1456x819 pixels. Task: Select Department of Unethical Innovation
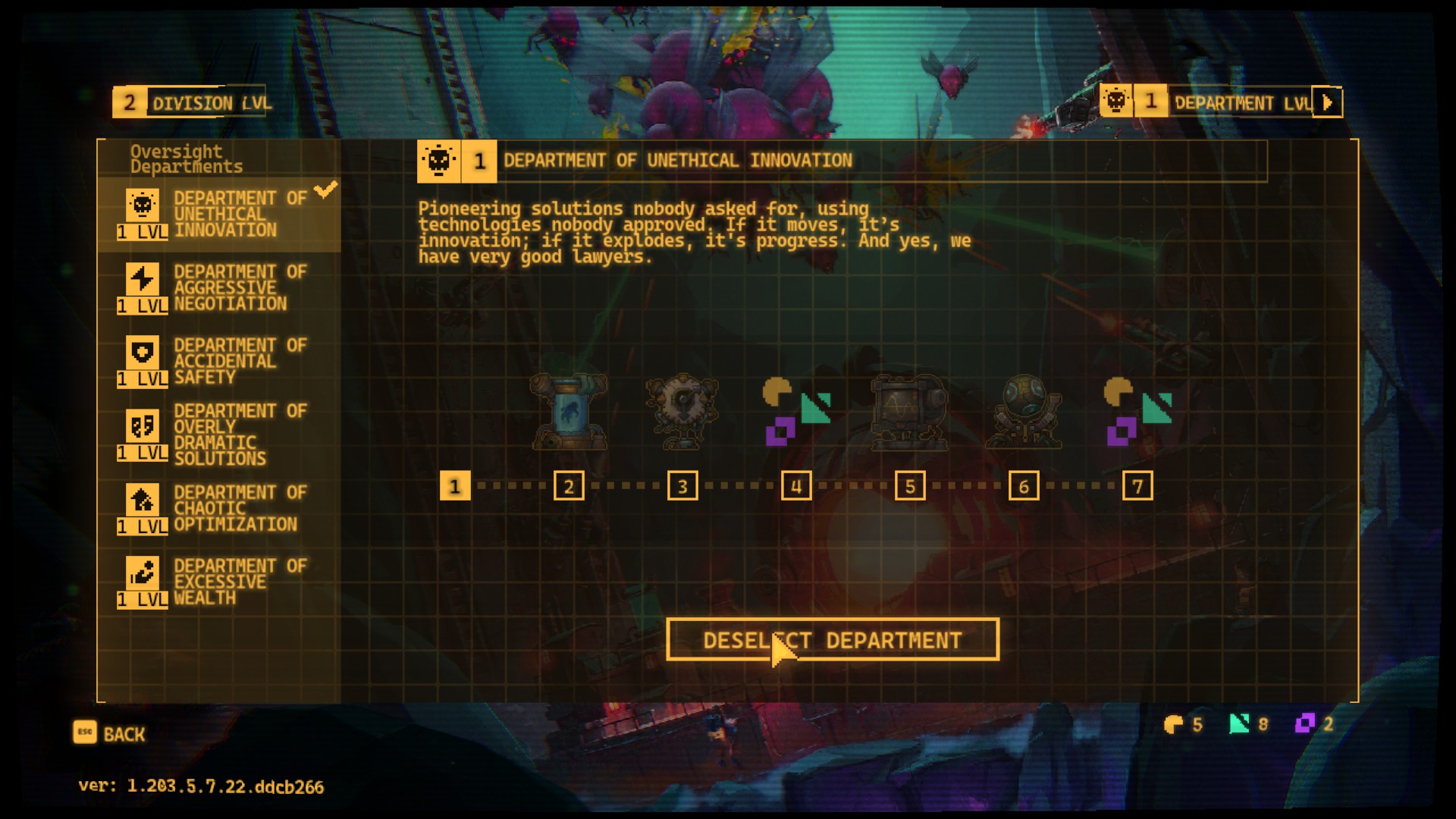click(x=218, y=215)
